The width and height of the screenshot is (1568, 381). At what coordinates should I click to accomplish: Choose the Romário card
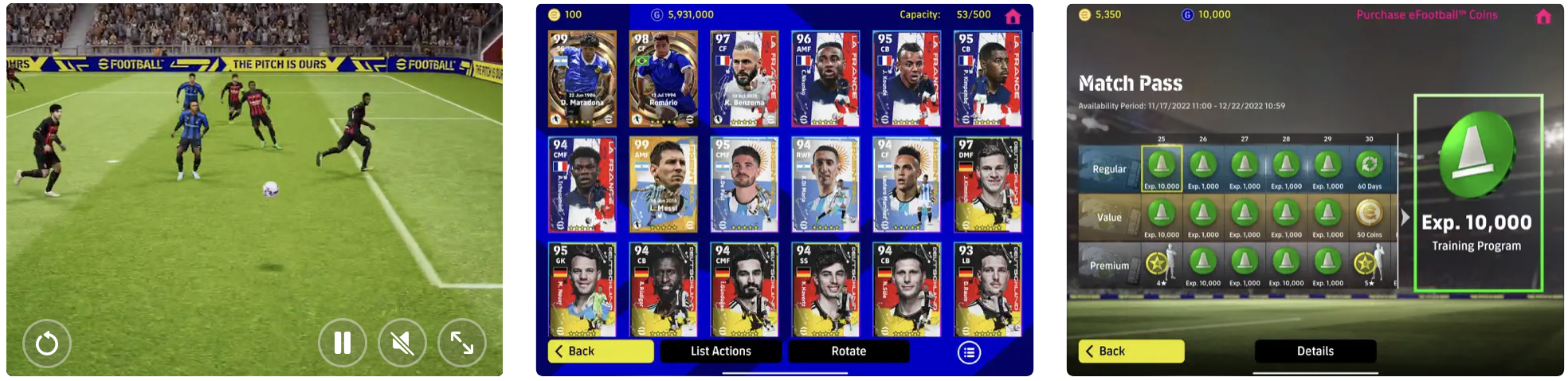[664, 79]
